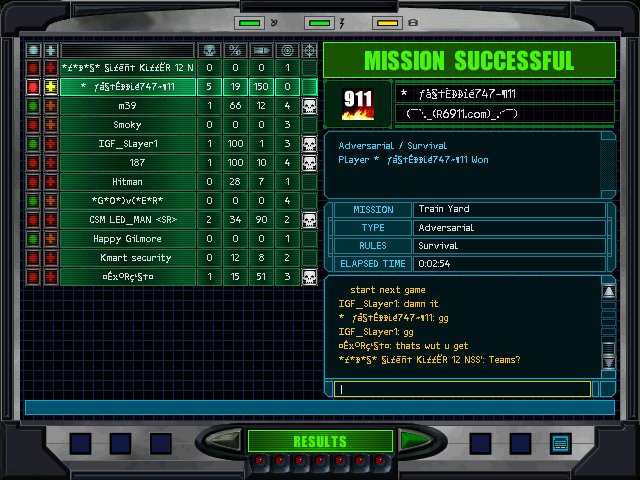
Task: Select the CSM LED_MAN <SR> row
Action: coord(127,220)
